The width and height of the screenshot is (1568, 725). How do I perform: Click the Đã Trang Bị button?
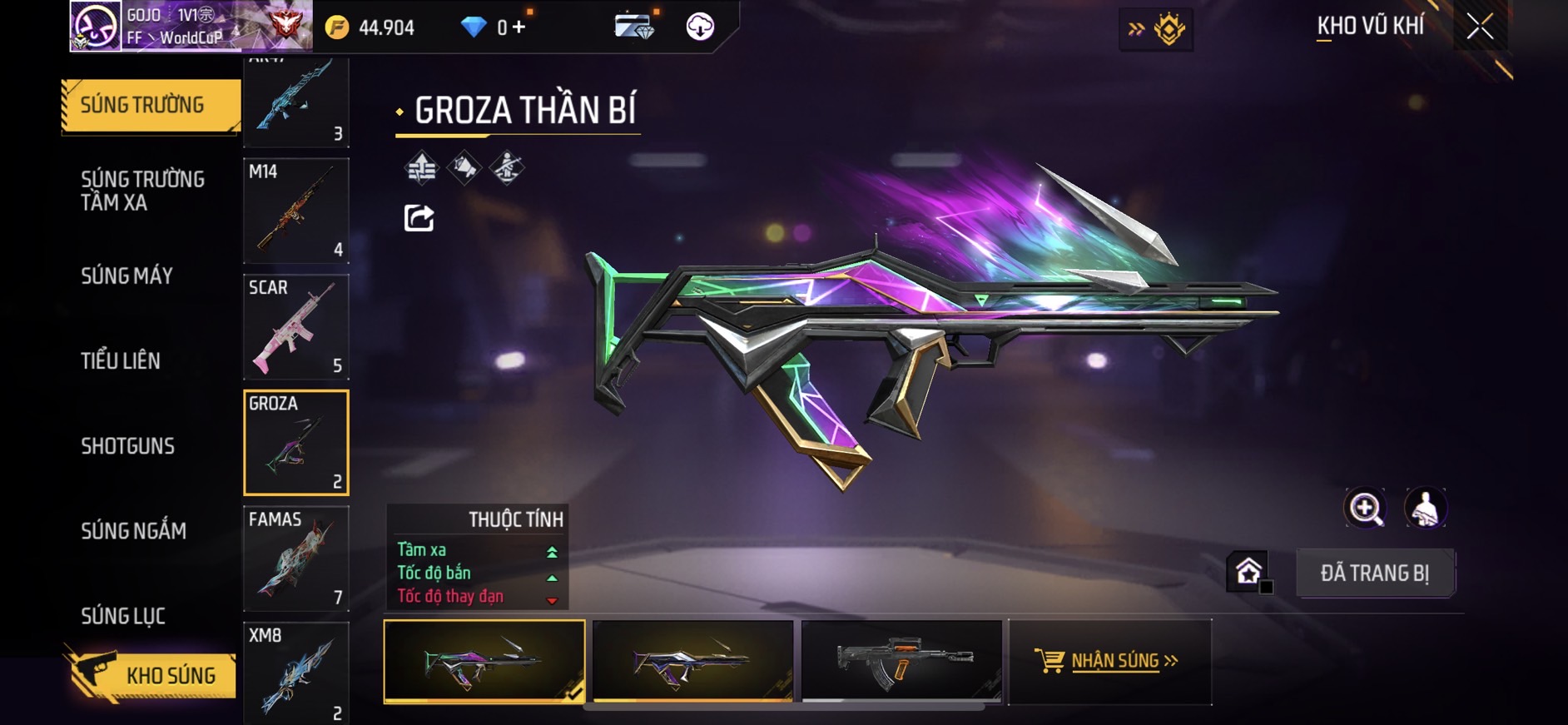click(1374, 574)
